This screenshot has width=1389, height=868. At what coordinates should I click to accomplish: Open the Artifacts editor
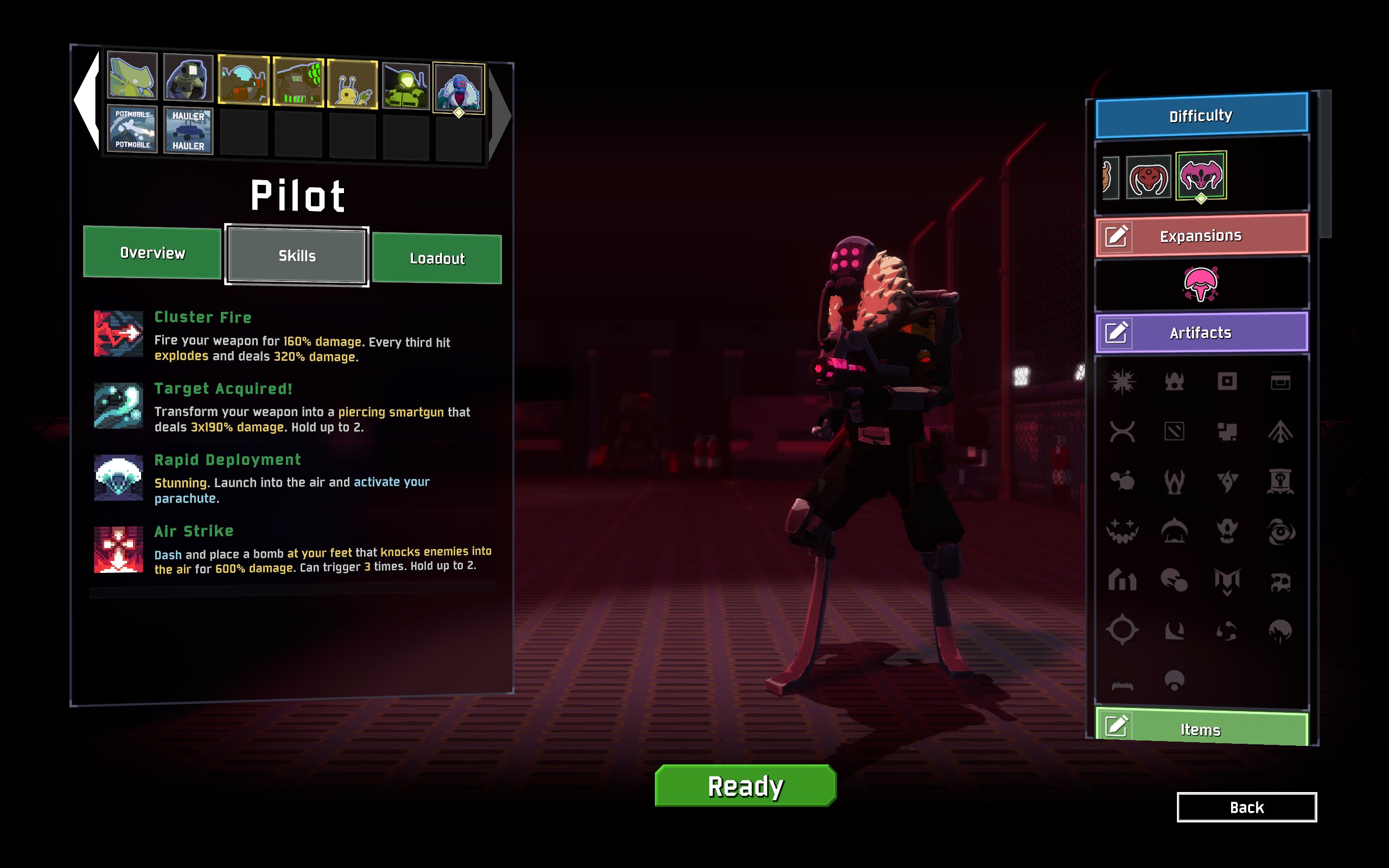click(x=1117, y=333)
